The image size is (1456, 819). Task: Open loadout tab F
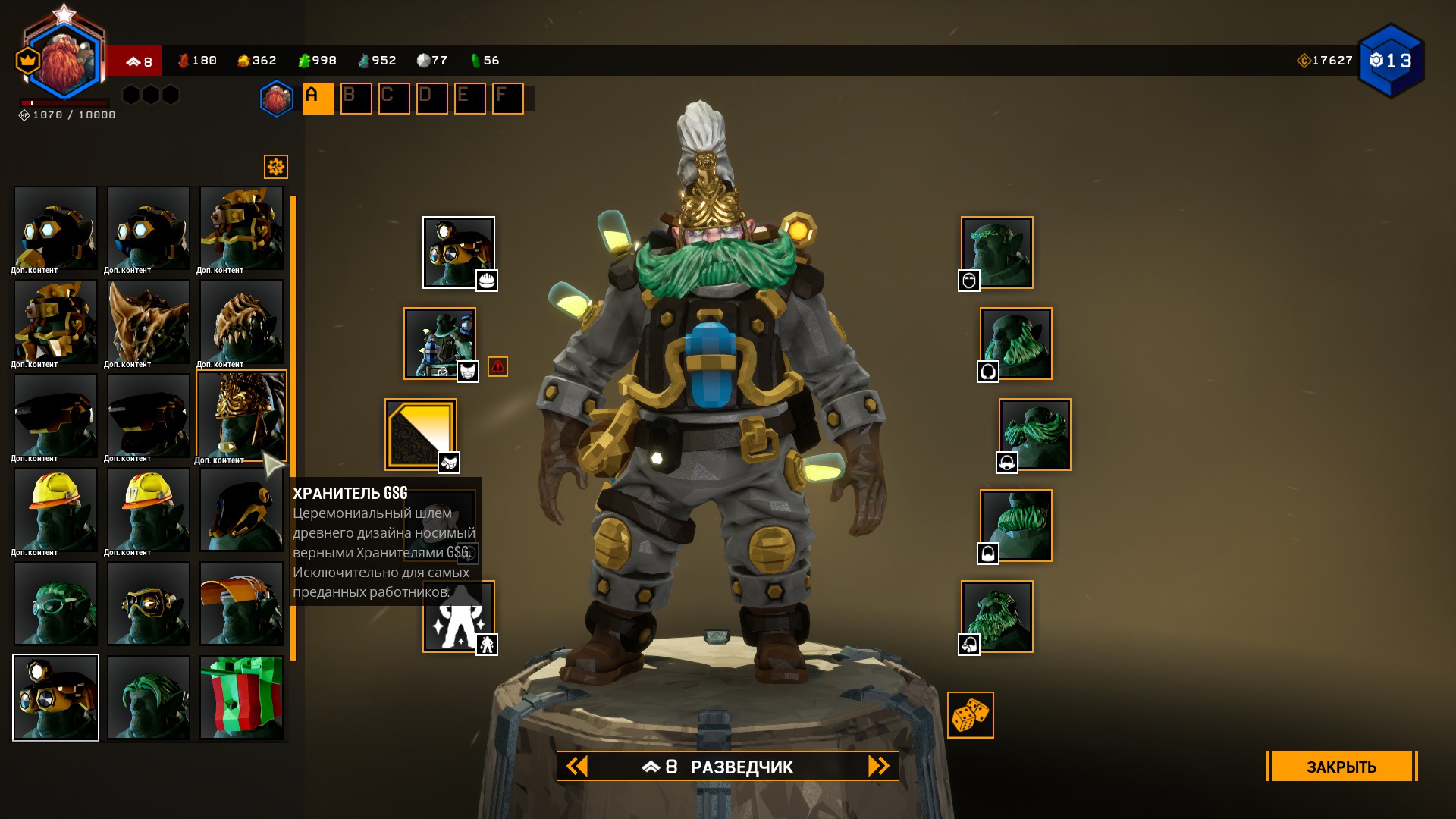click(507, 99)
